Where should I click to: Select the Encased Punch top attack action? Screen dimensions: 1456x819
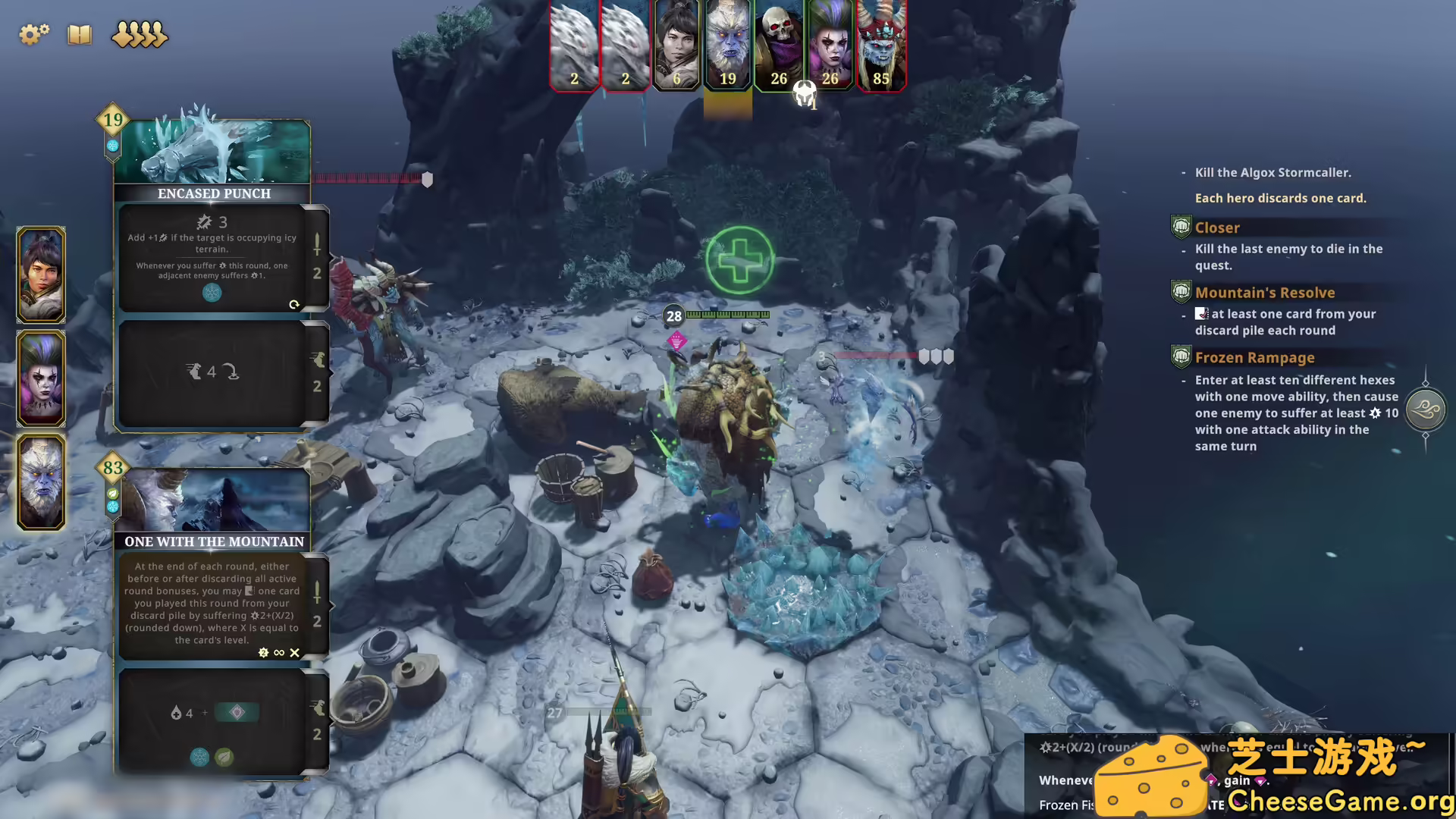[x=212, y=258]
